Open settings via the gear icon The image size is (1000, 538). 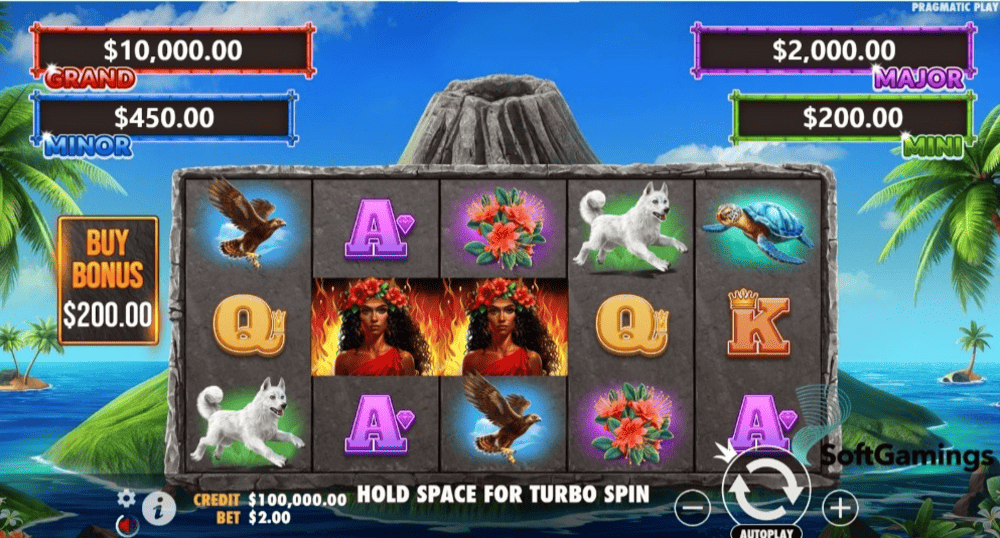coord(126,497)
